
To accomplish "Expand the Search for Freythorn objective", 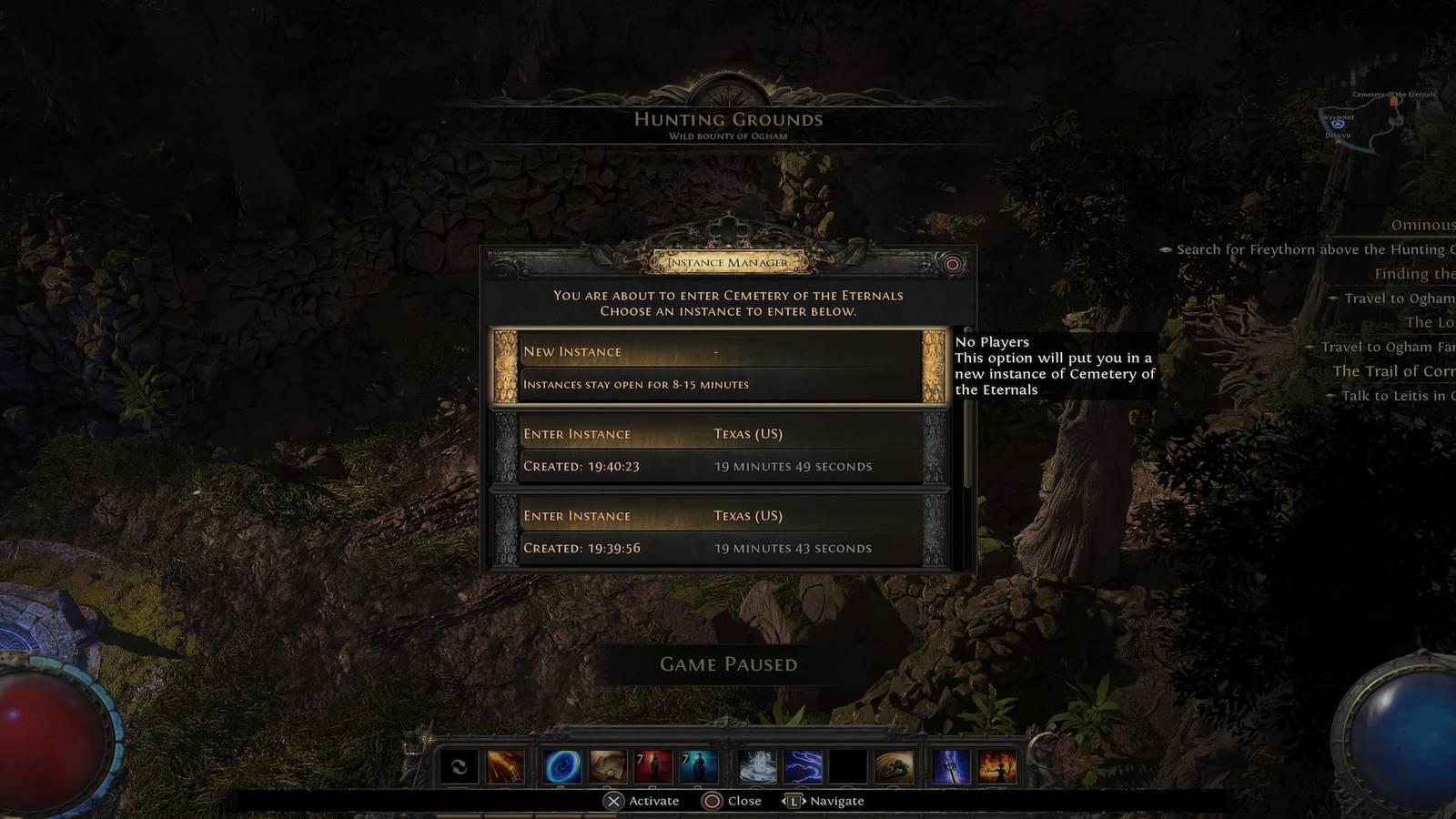I will point(1301,248).
